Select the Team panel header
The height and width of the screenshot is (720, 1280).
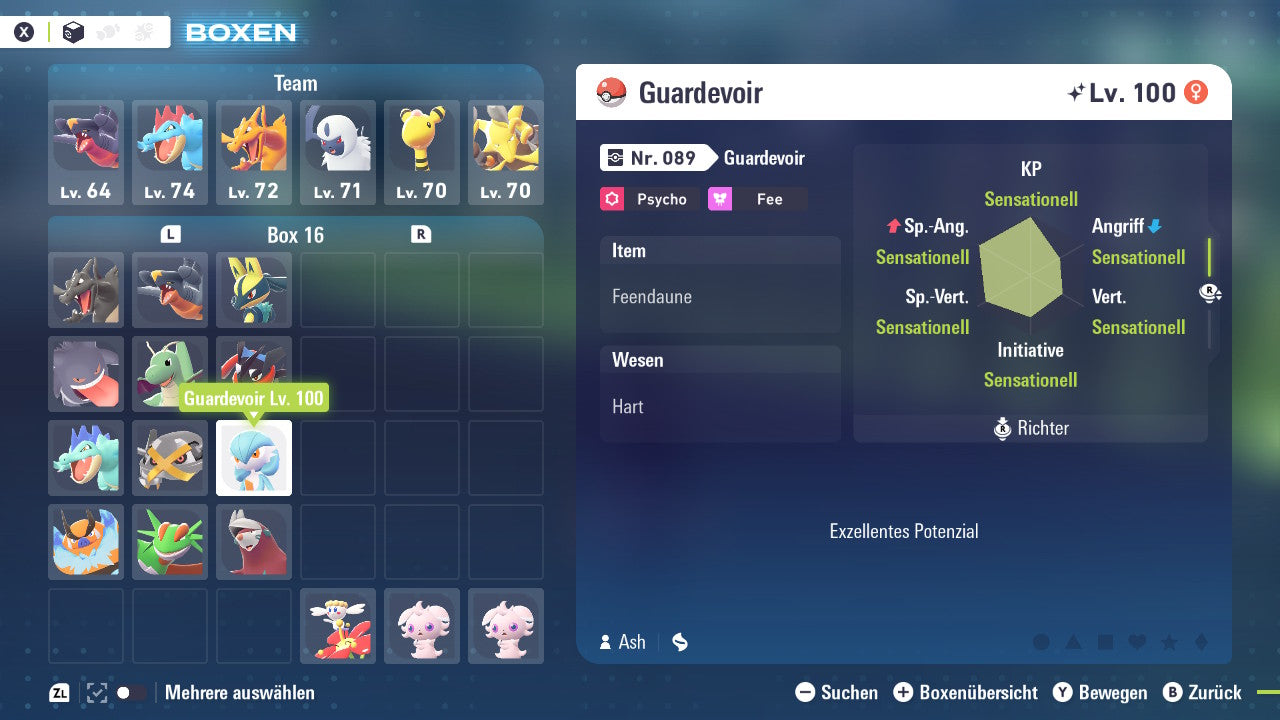[x=295, y=83]
